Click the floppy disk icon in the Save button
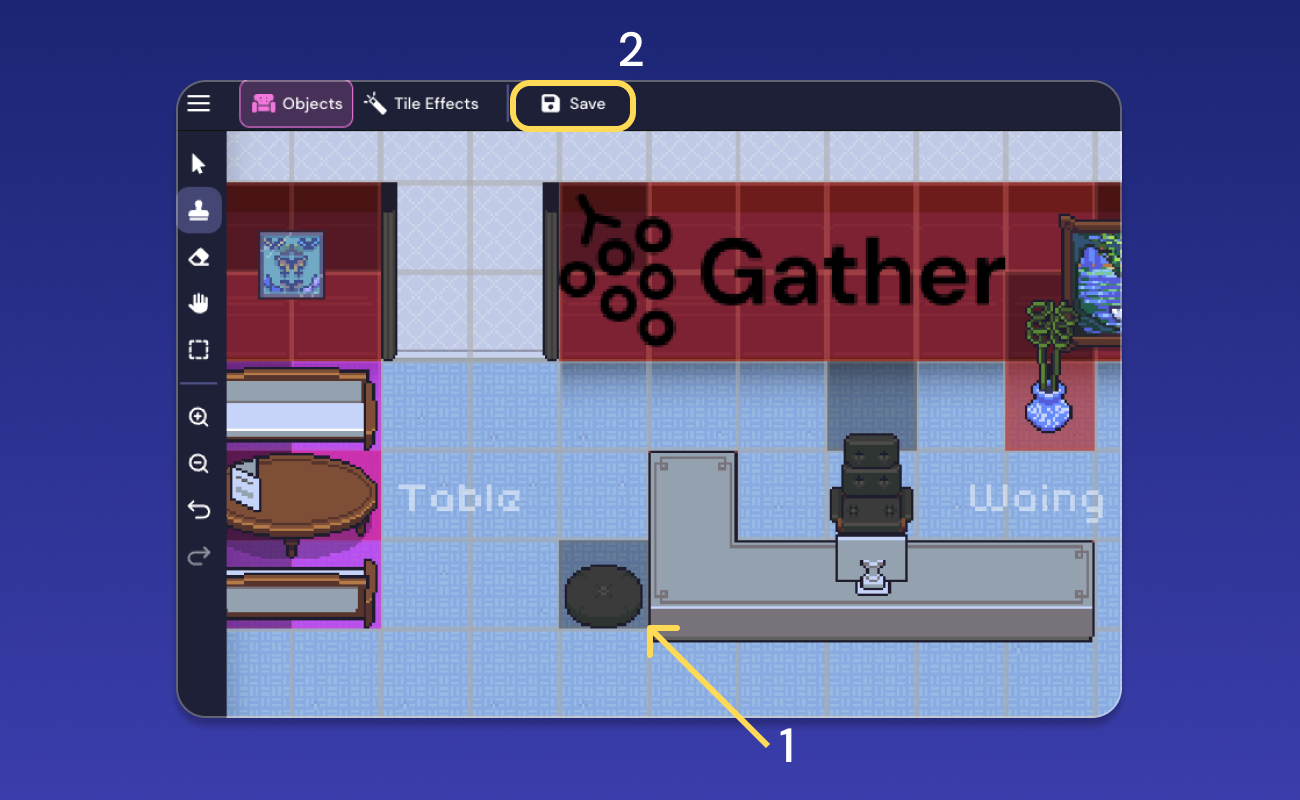This screenshot has height=800, width=1300. (550, 103)
